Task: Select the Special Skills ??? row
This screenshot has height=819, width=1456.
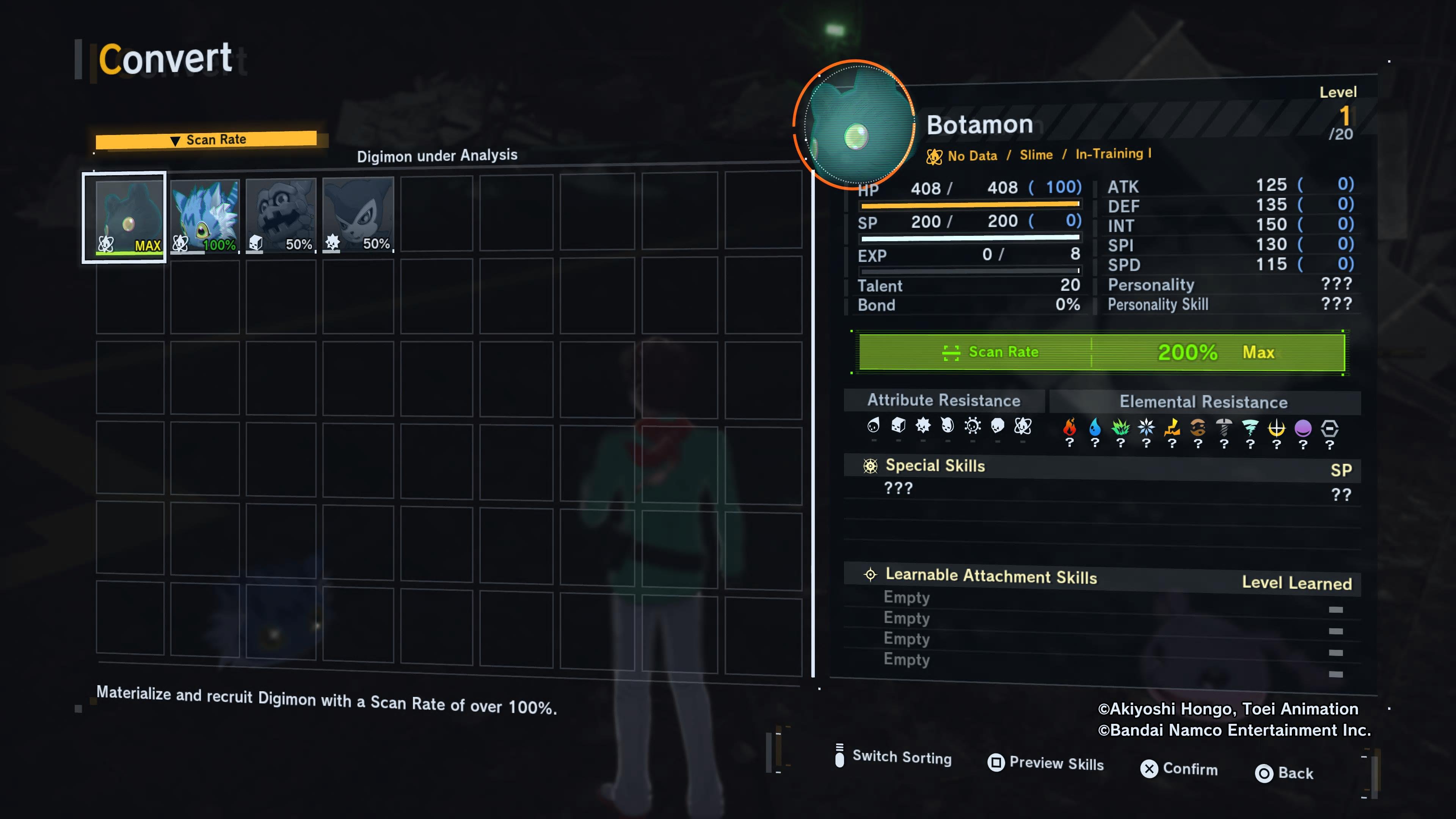Action: [899, 488]
